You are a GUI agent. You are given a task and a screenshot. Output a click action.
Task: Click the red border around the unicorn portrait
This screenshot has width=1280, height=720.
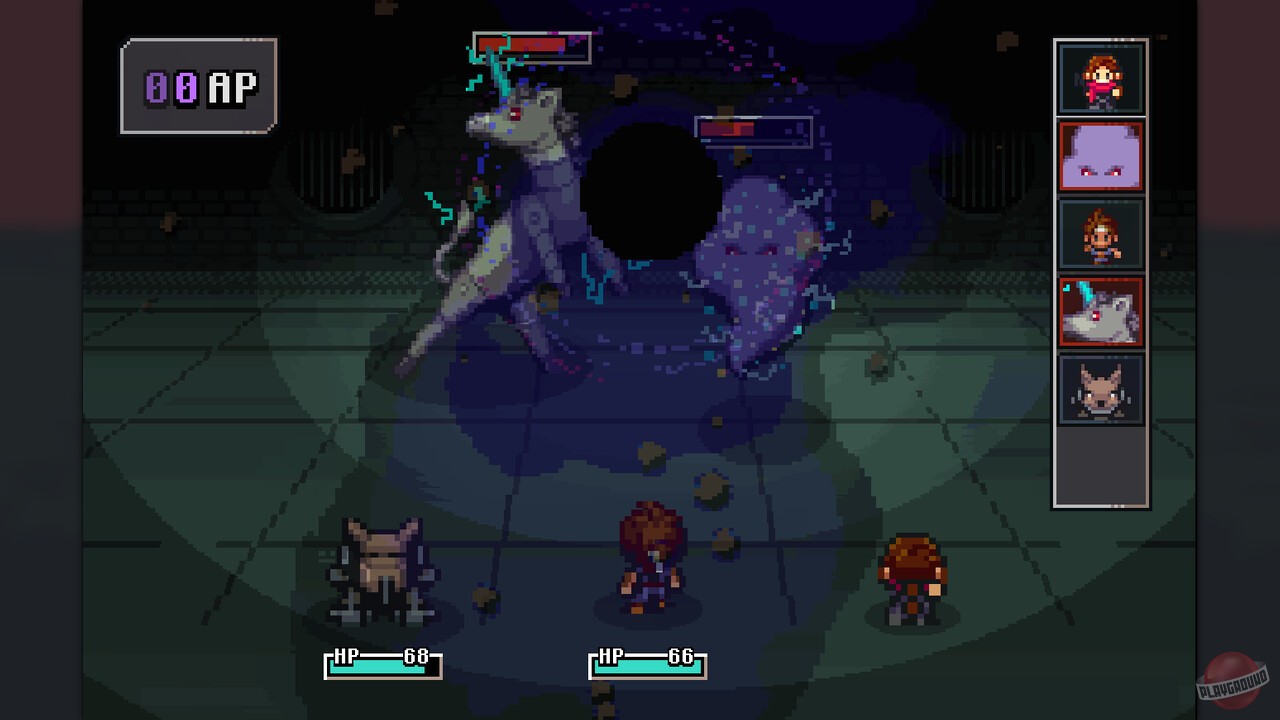(1062, 312)
